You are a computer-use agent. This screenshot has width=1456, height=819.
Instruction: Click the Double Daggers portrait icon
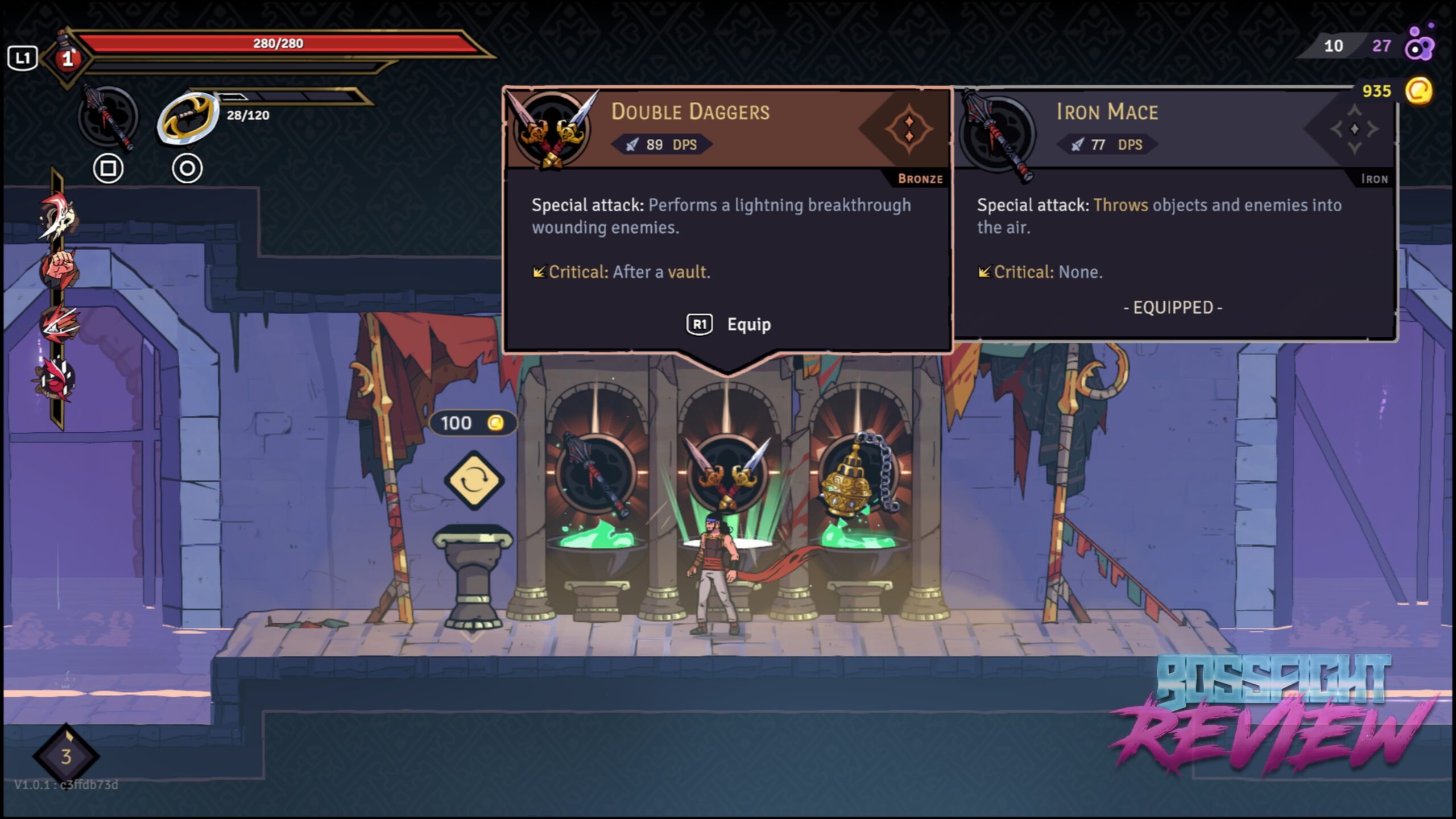[551, 129]
